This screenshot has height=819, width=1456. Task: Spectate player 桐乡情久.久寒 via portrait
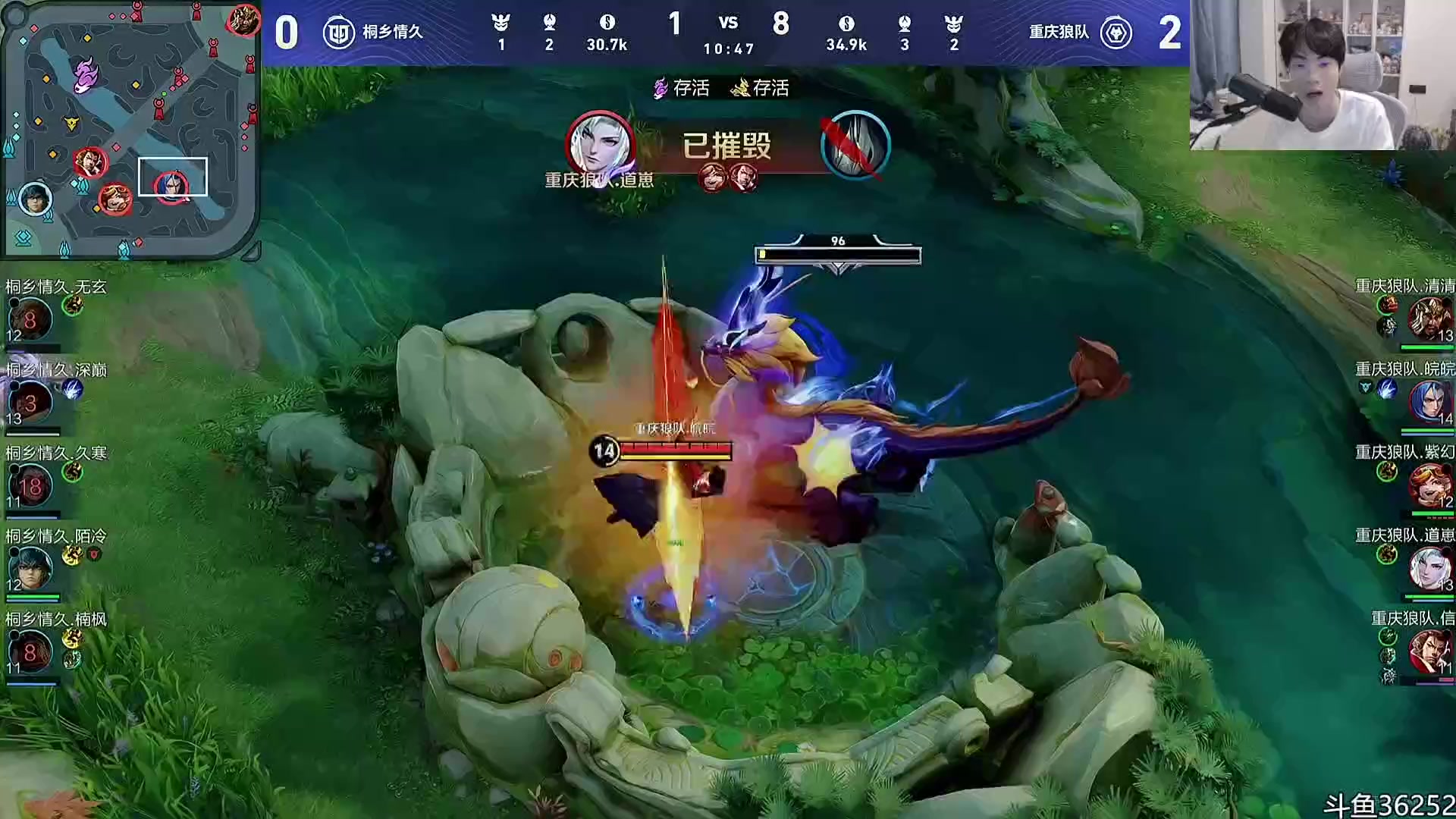click(30, 485)
